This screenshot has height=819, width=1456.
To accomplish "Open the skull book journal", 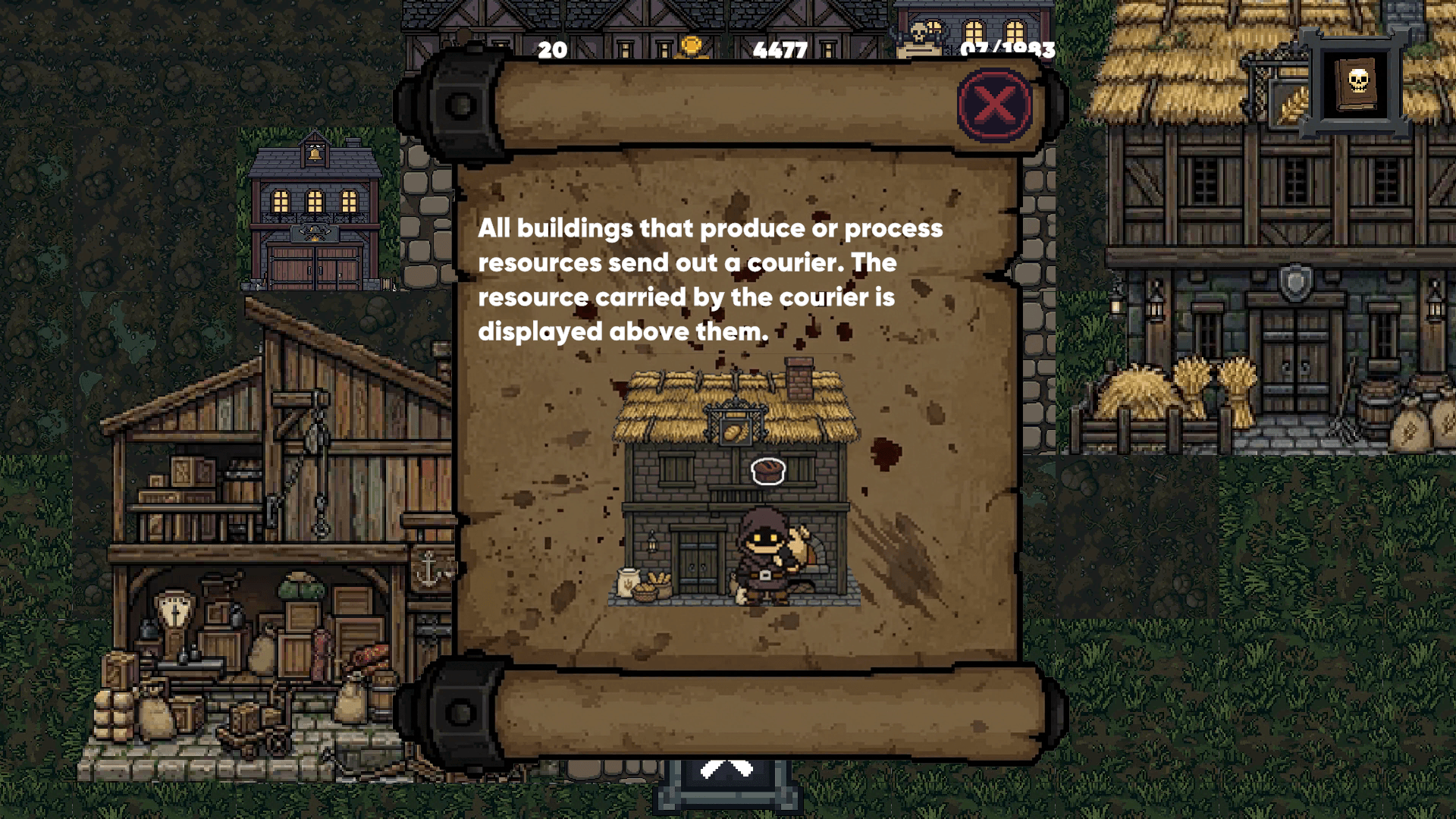I will tap(1357, 83).
